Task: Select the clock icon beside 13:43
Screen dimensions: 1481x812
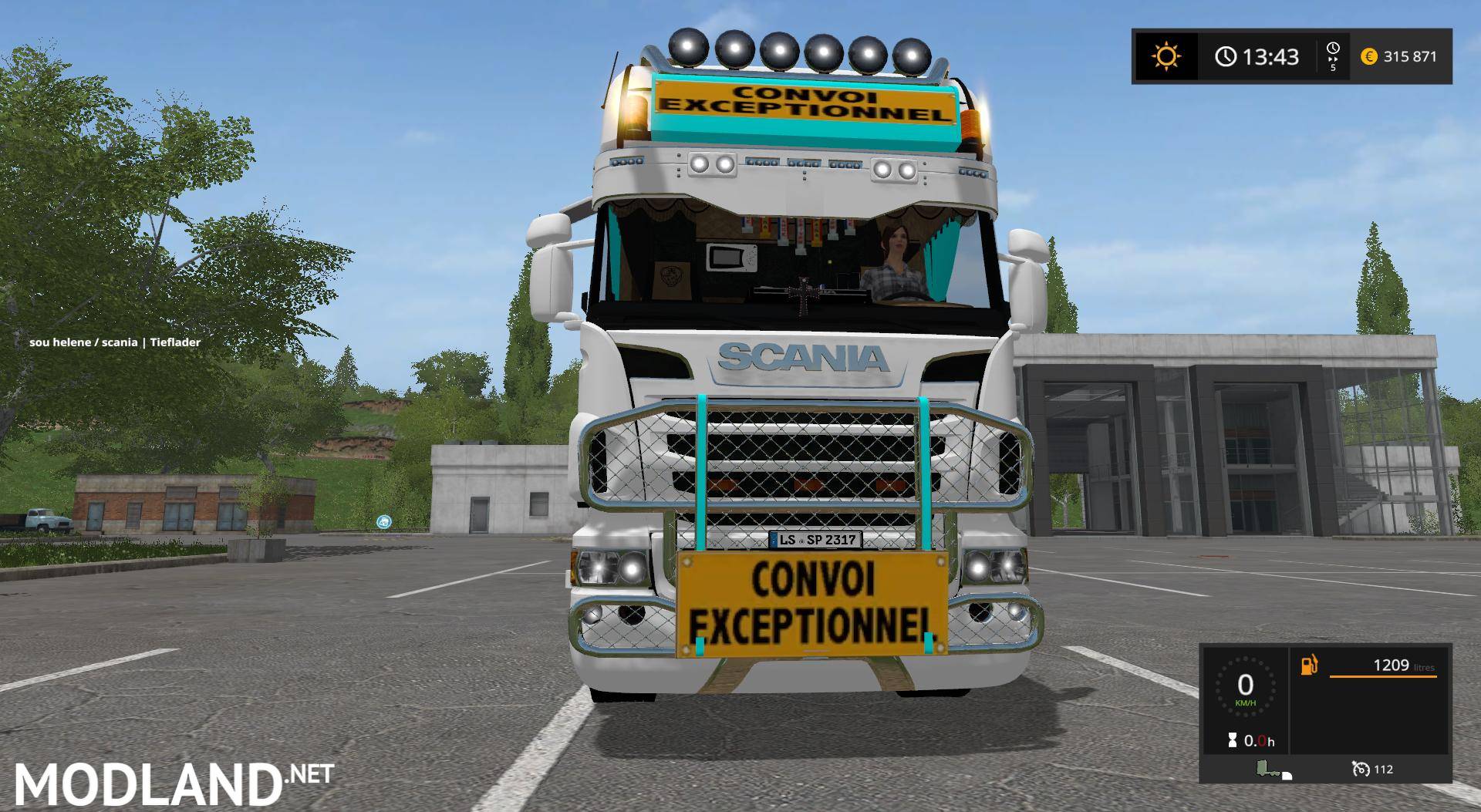Action: point(1226,56)
